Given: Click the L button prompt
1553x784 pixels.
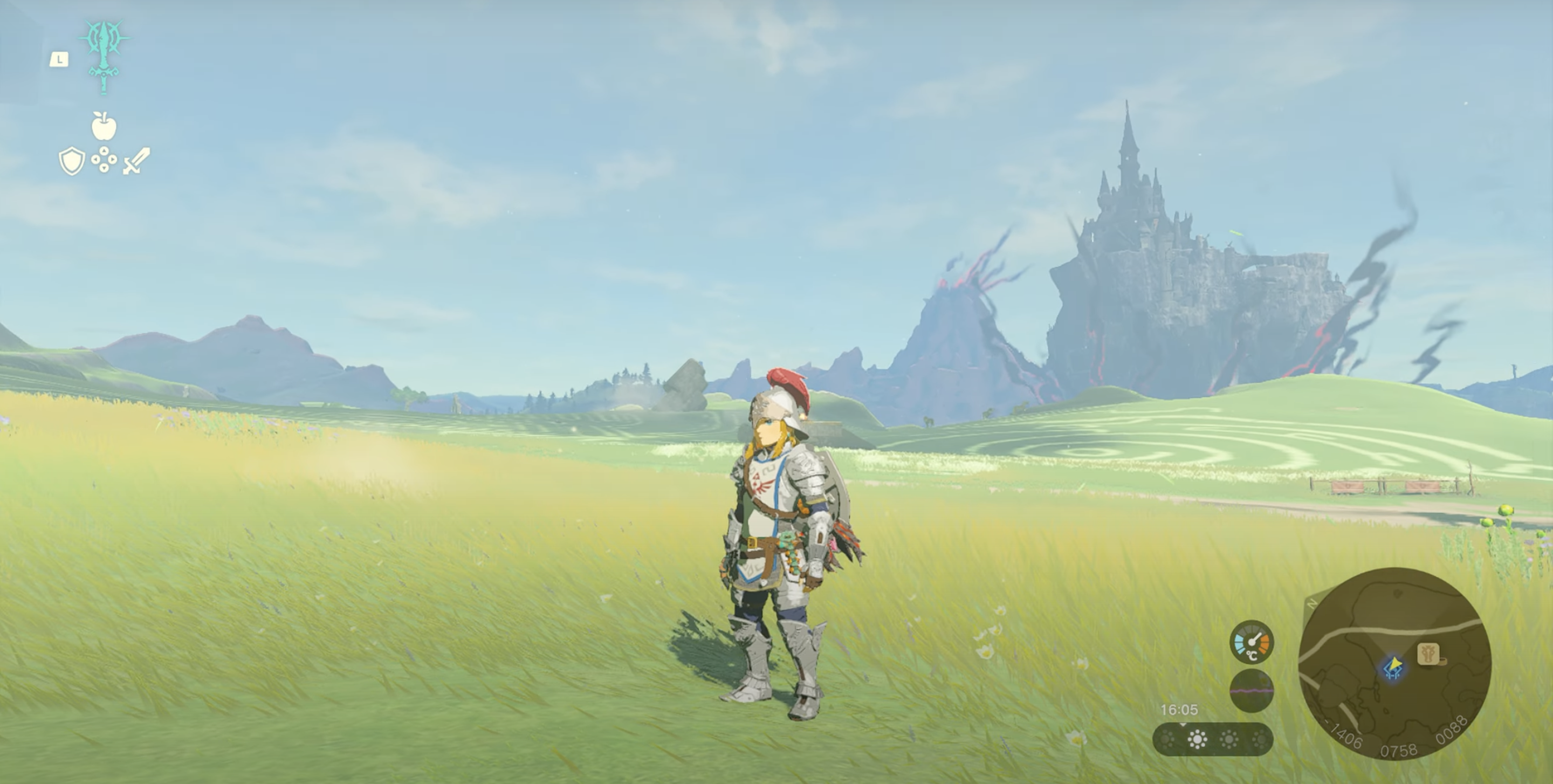Looking at the screenshot, I should pos(59,60).
